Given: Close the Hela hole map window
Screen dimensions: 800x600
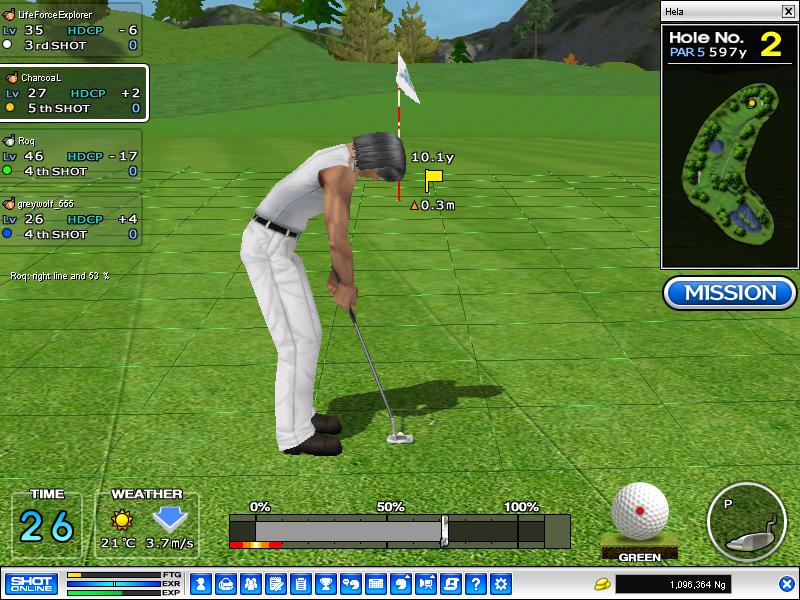Looking at the screenshot, I should tap(788, 11).
